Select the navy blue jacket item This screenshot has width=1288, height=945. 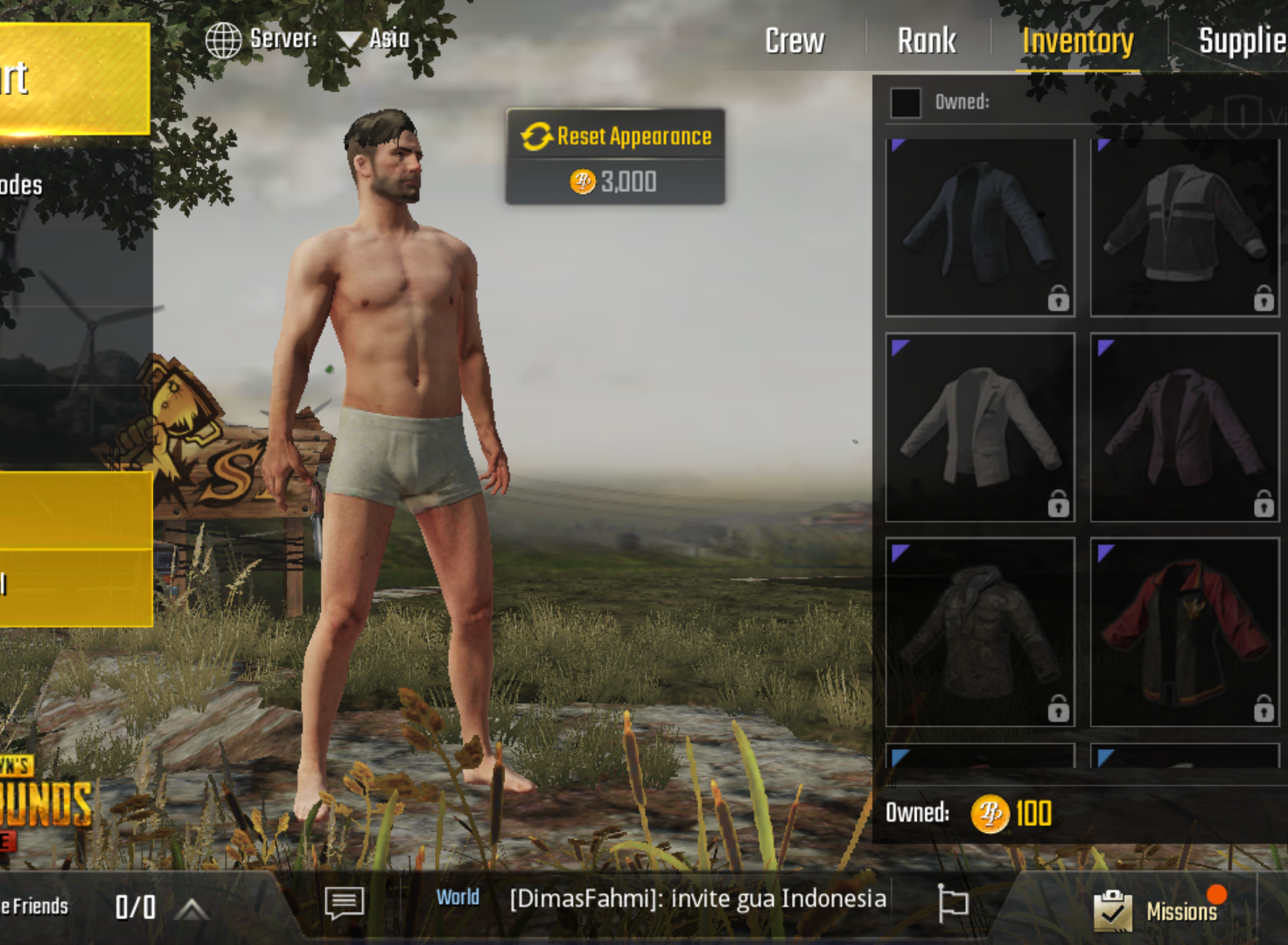[x=980, y=227]
